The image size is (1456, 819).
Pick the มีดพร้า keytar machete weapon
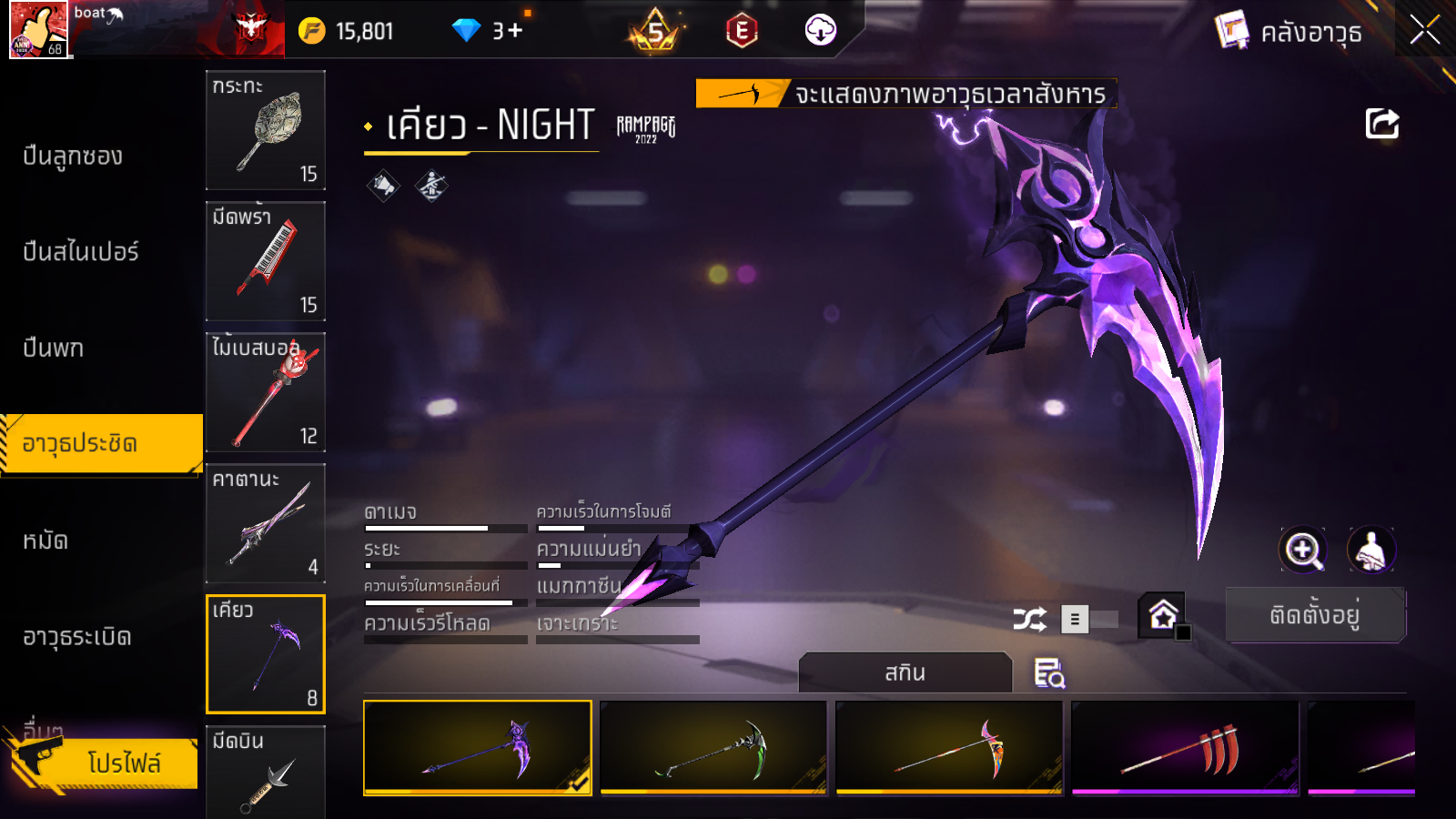(x=265, y=261)
